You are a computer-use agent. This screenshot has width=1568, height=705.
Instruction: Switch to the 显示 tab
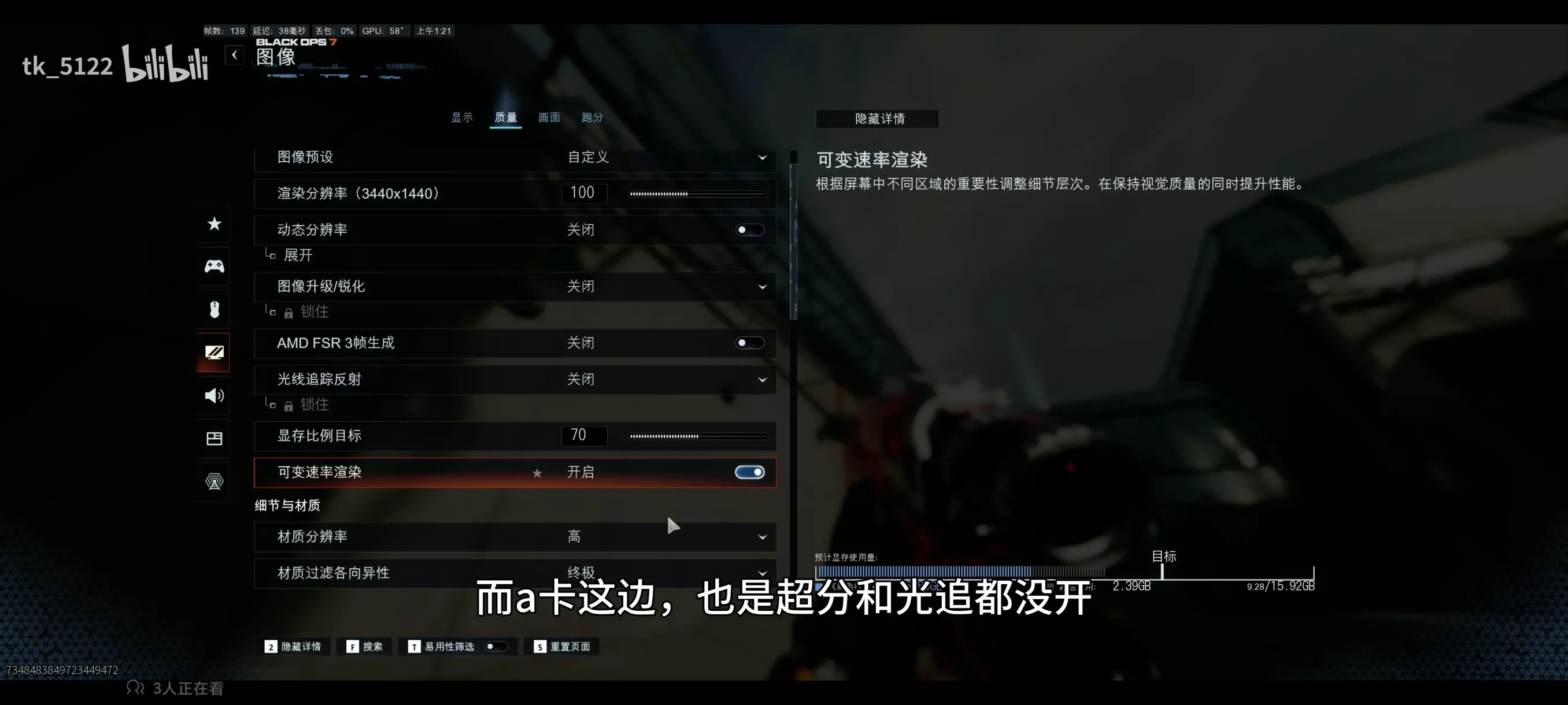[x=462, y=117]
